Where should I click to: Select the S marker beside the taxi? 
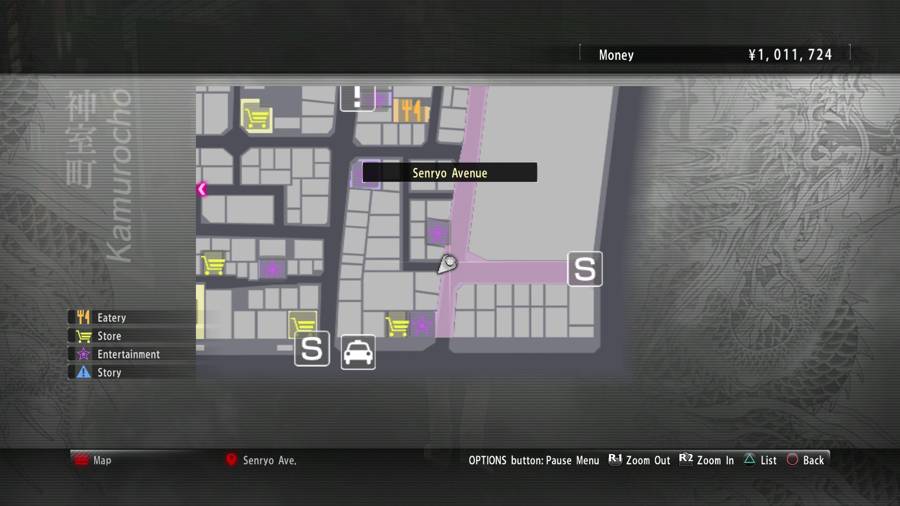pyautogui.click(x=312, y=349)
